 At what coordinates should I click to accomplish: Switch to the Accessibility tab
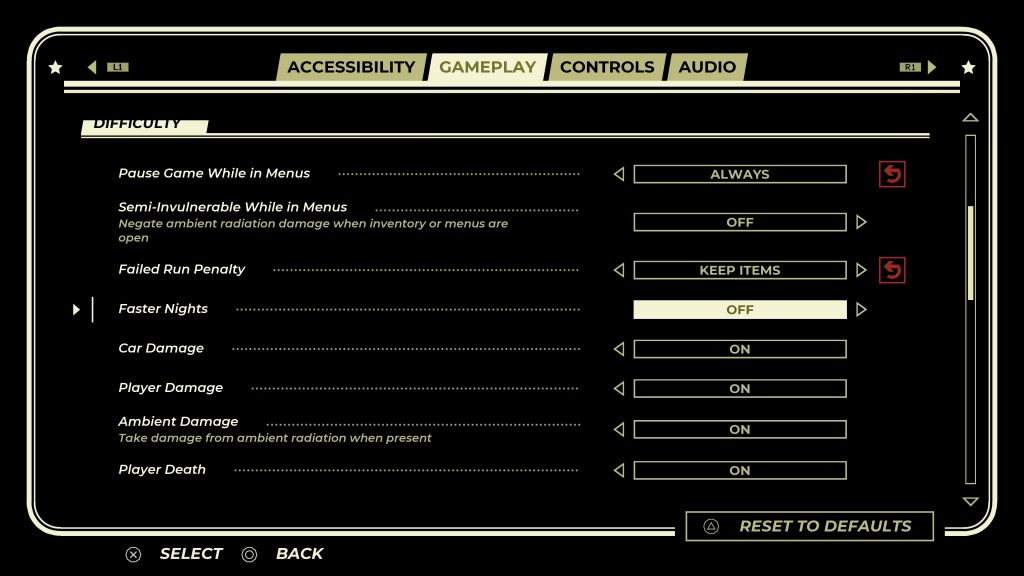click(x=350, y=67)
